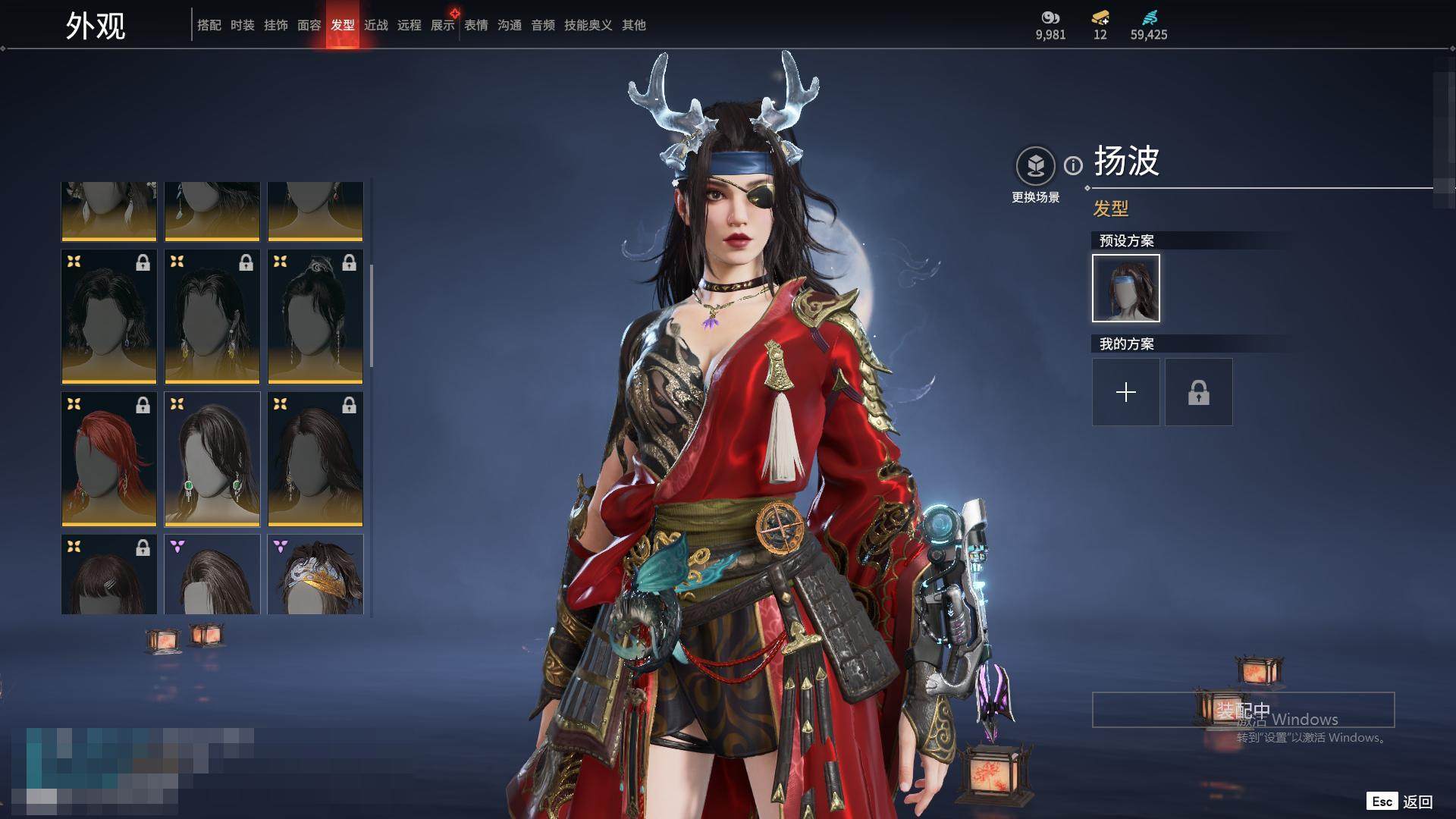Choose the locked red hair style

109,459
